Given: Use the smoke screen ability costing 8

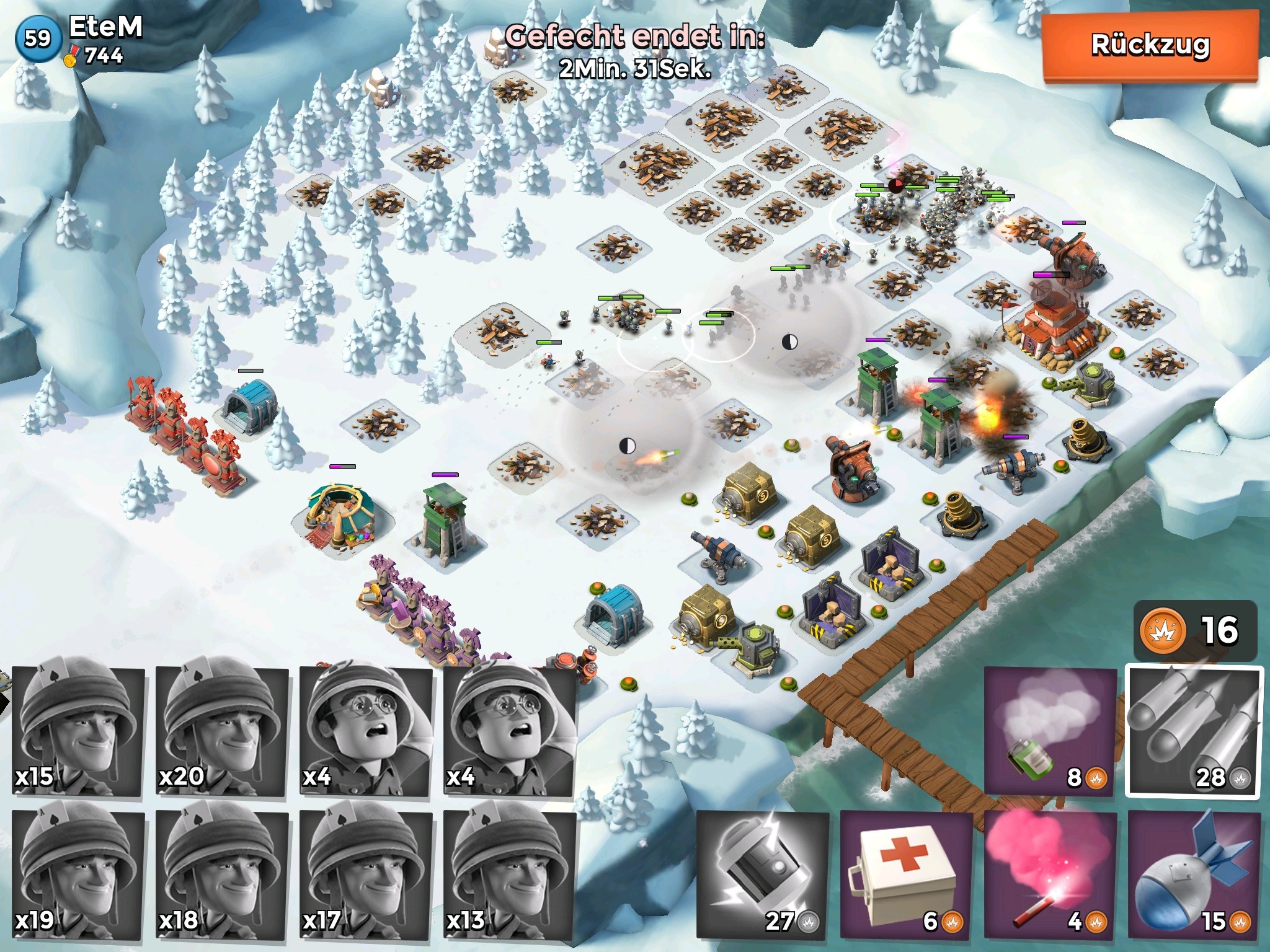Looking at the screenshot, I should pyautogui.click(x=1050, y=731).
